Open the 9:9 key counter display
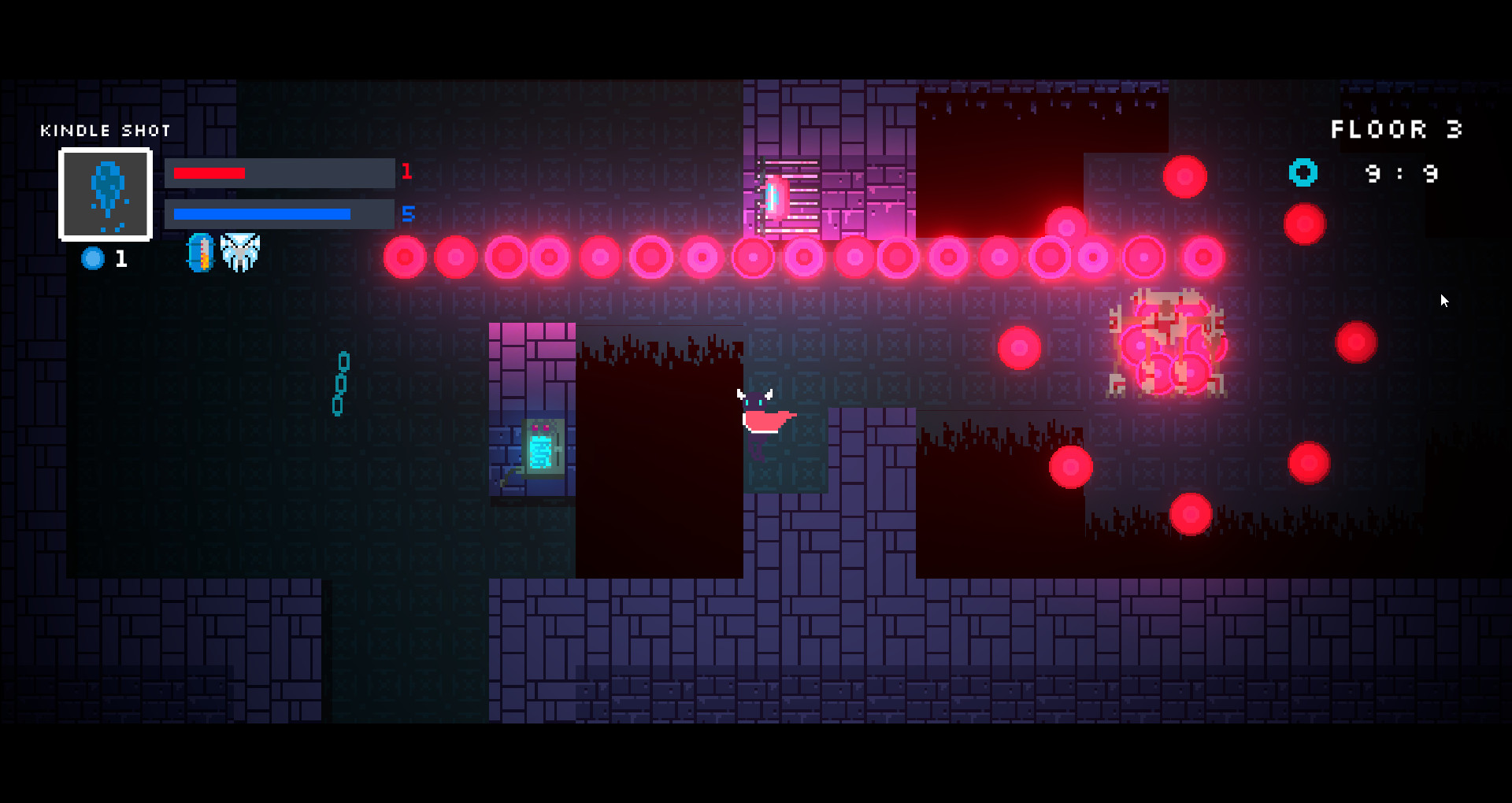This screenshot has height=803, width=1512. [1402, 174]
